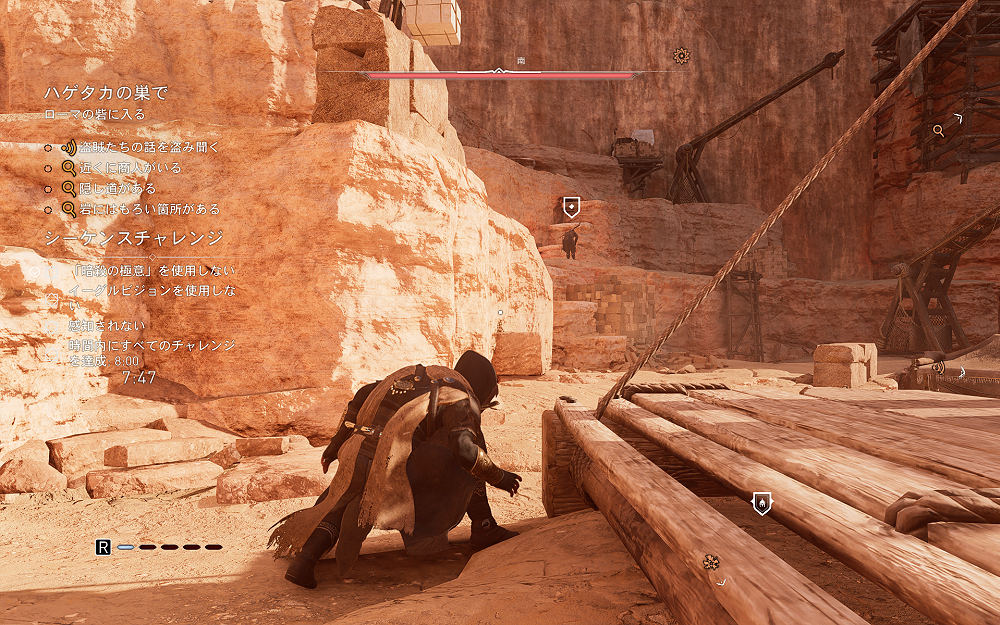
Task: Click the ローマの砦に入る main objective
Action: point(95,114)
